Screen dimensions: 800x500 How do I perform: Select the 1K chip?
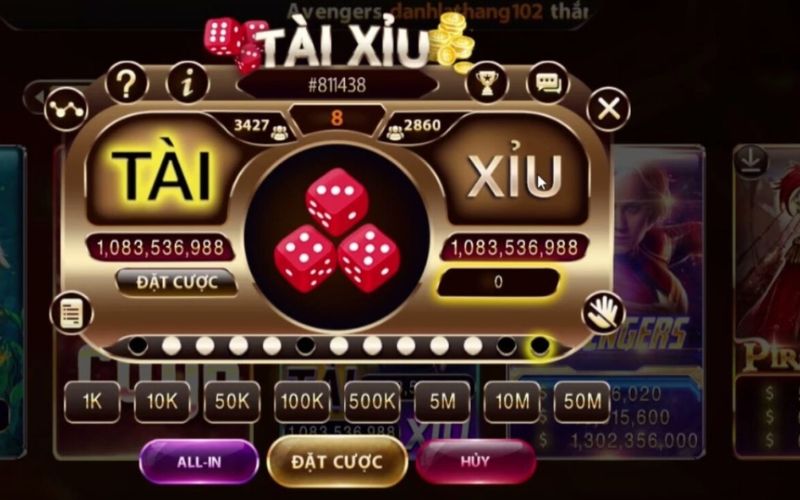click(x=92, y=402)
